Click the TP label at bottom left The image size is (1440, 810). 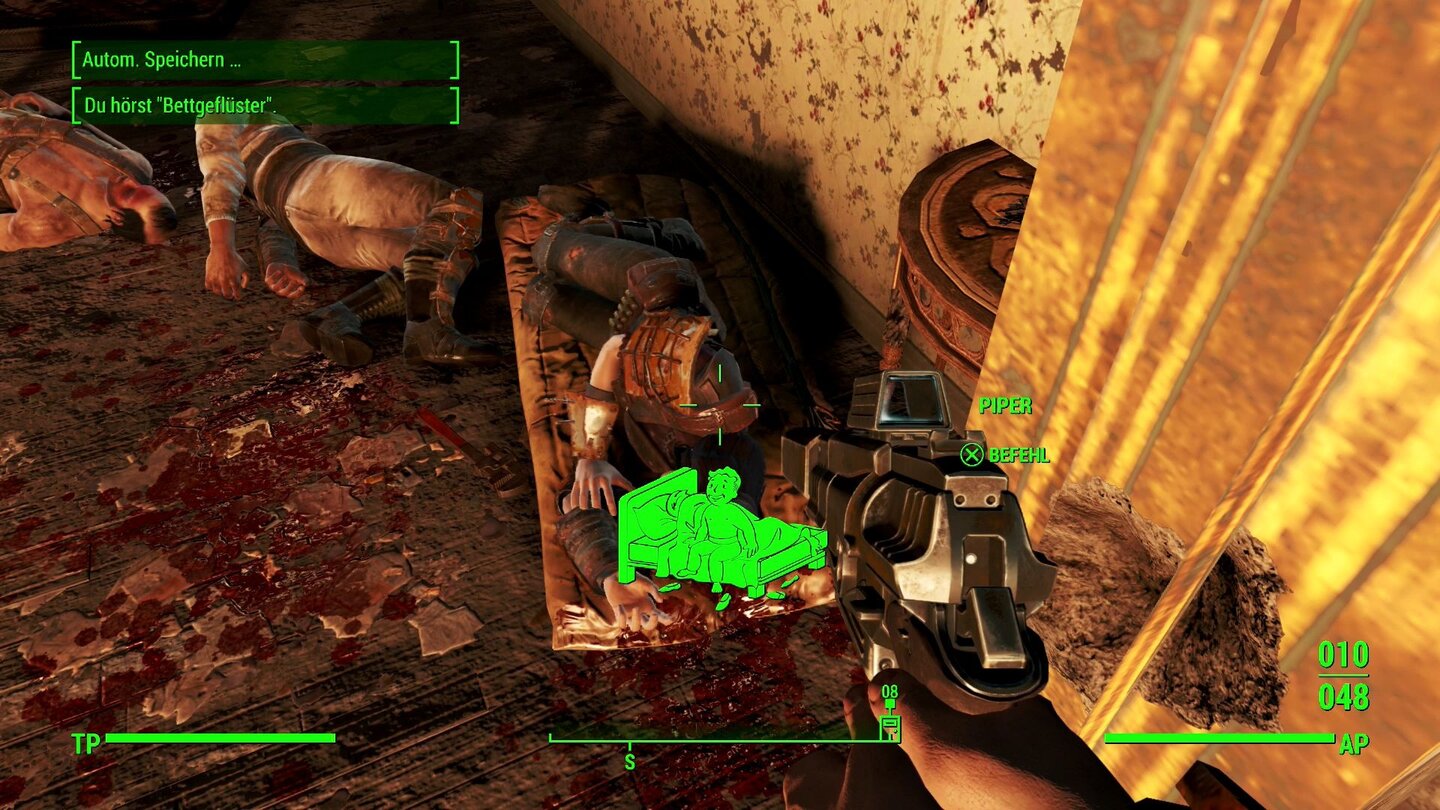click(85, 743)
